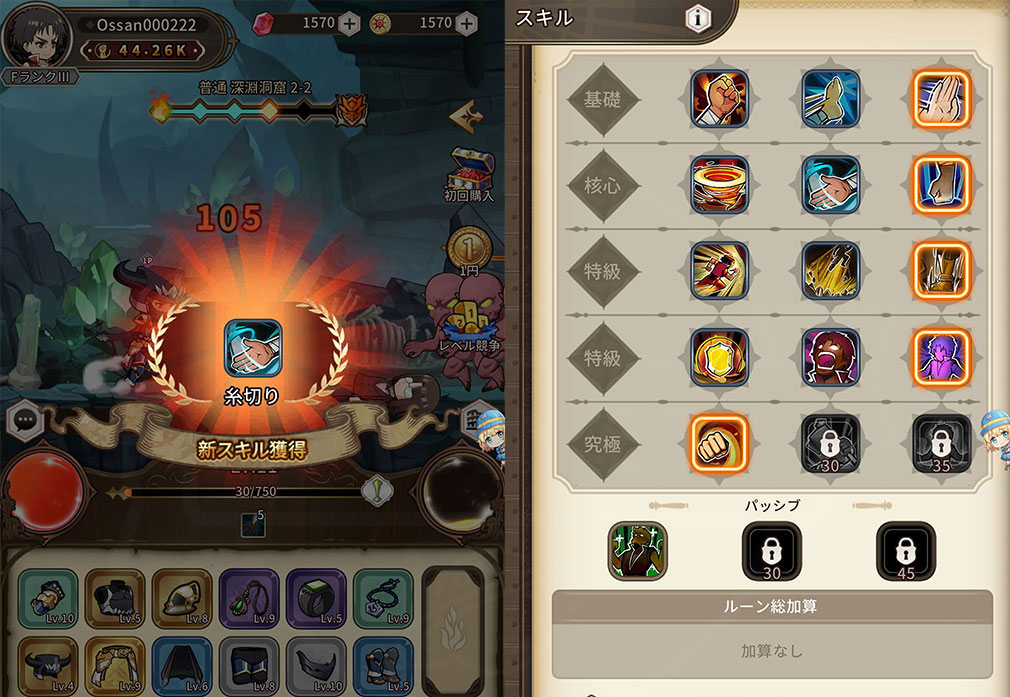Tap the locked skill requiring level 35

[941, 443]
